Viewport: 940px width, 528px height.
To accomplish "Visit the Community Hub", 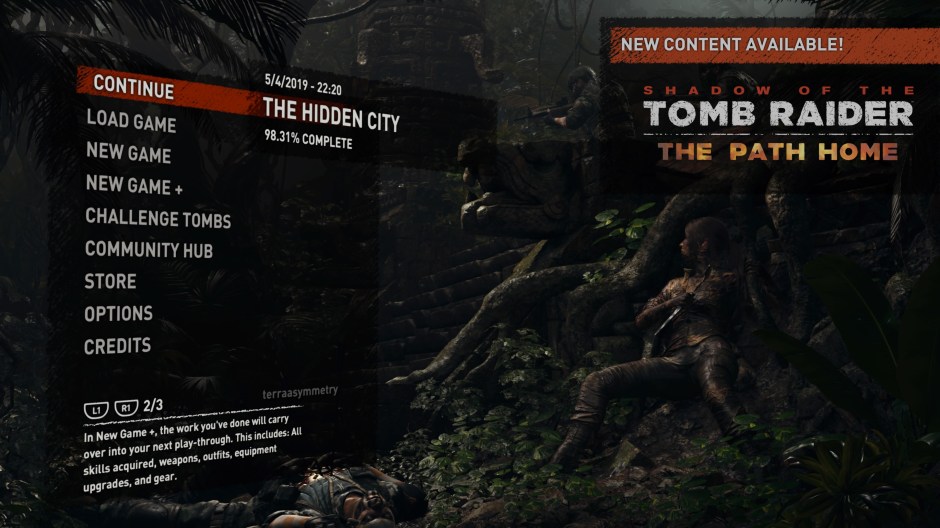I will tap(149, 250).
